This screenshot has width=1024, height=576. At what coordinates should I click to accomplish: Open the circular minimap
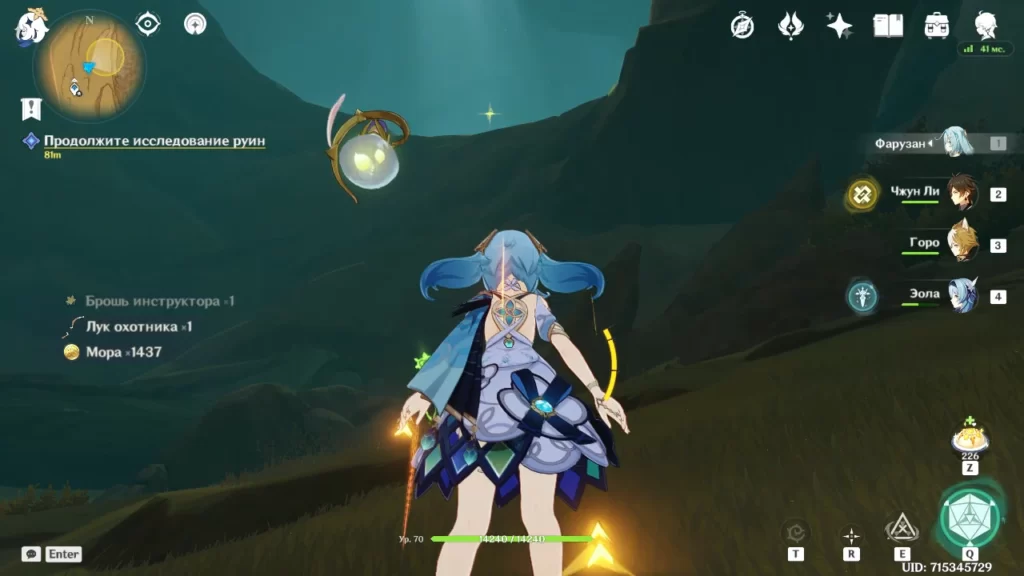[88, 65]
